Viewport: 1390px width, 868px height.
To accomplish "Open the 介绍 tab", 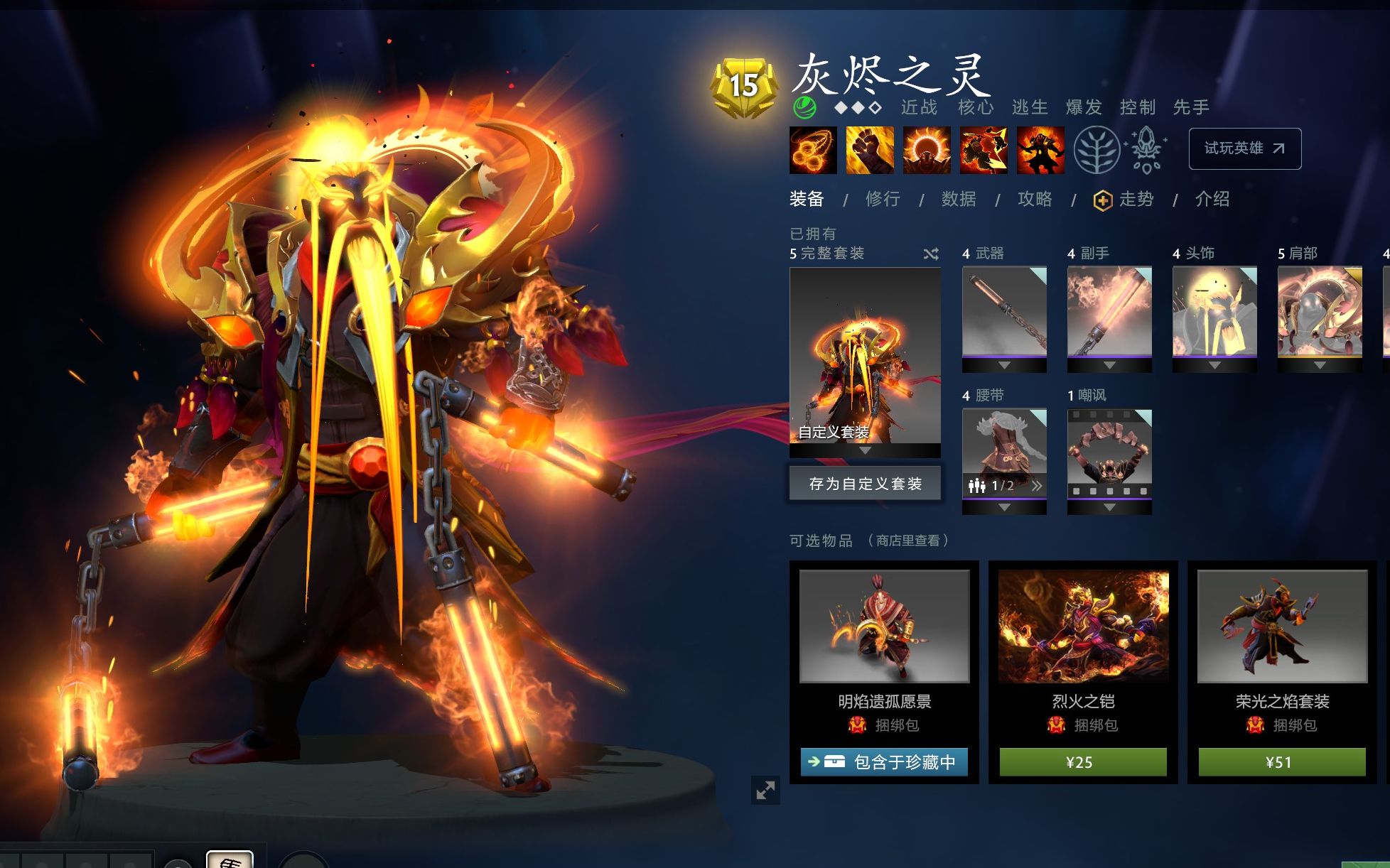I will pyautogui.click(x=1212, y=200).
